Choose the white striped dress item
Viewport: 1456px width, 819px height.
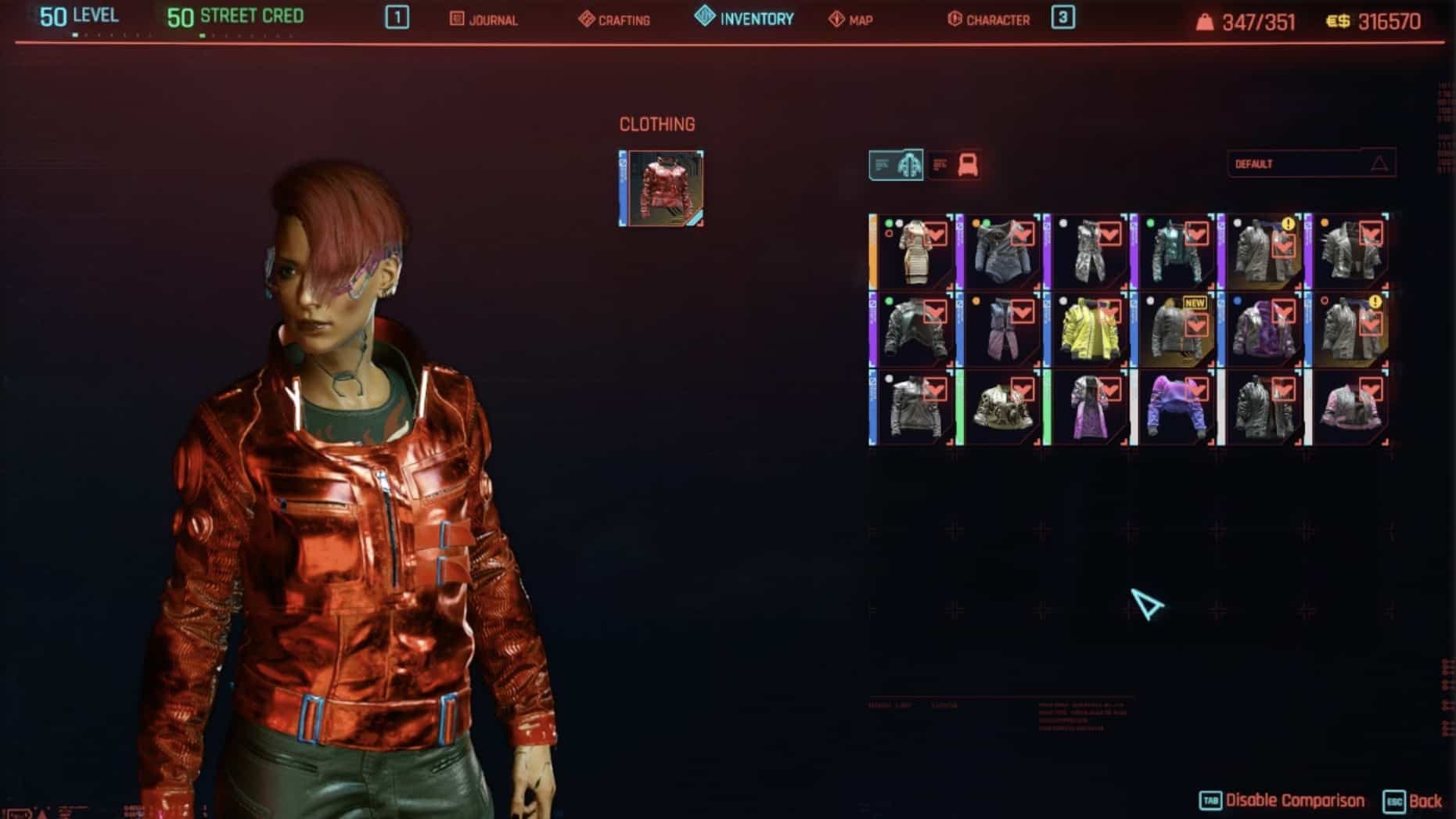[x=914, y=252]
